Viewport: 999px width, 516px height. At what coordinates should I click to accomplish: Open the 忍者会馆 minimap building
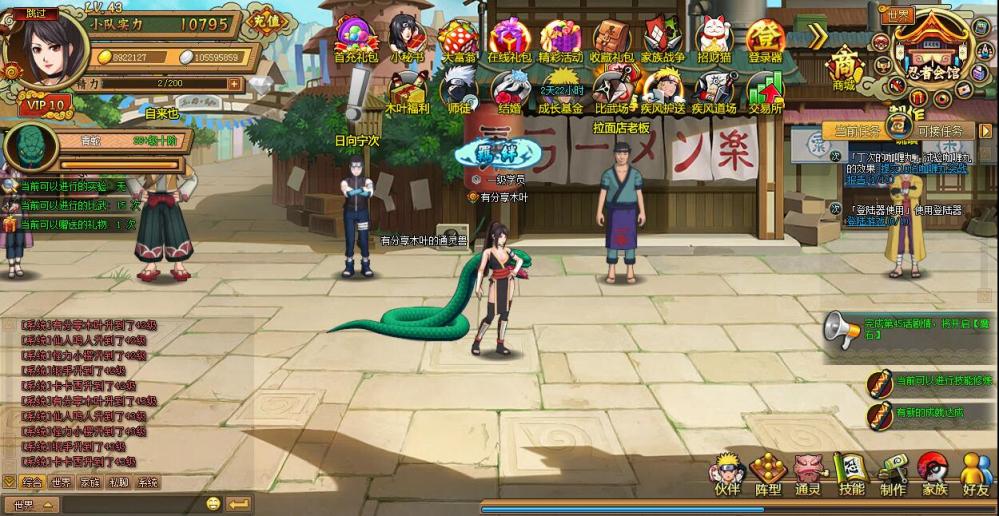[x=932, y=47]
